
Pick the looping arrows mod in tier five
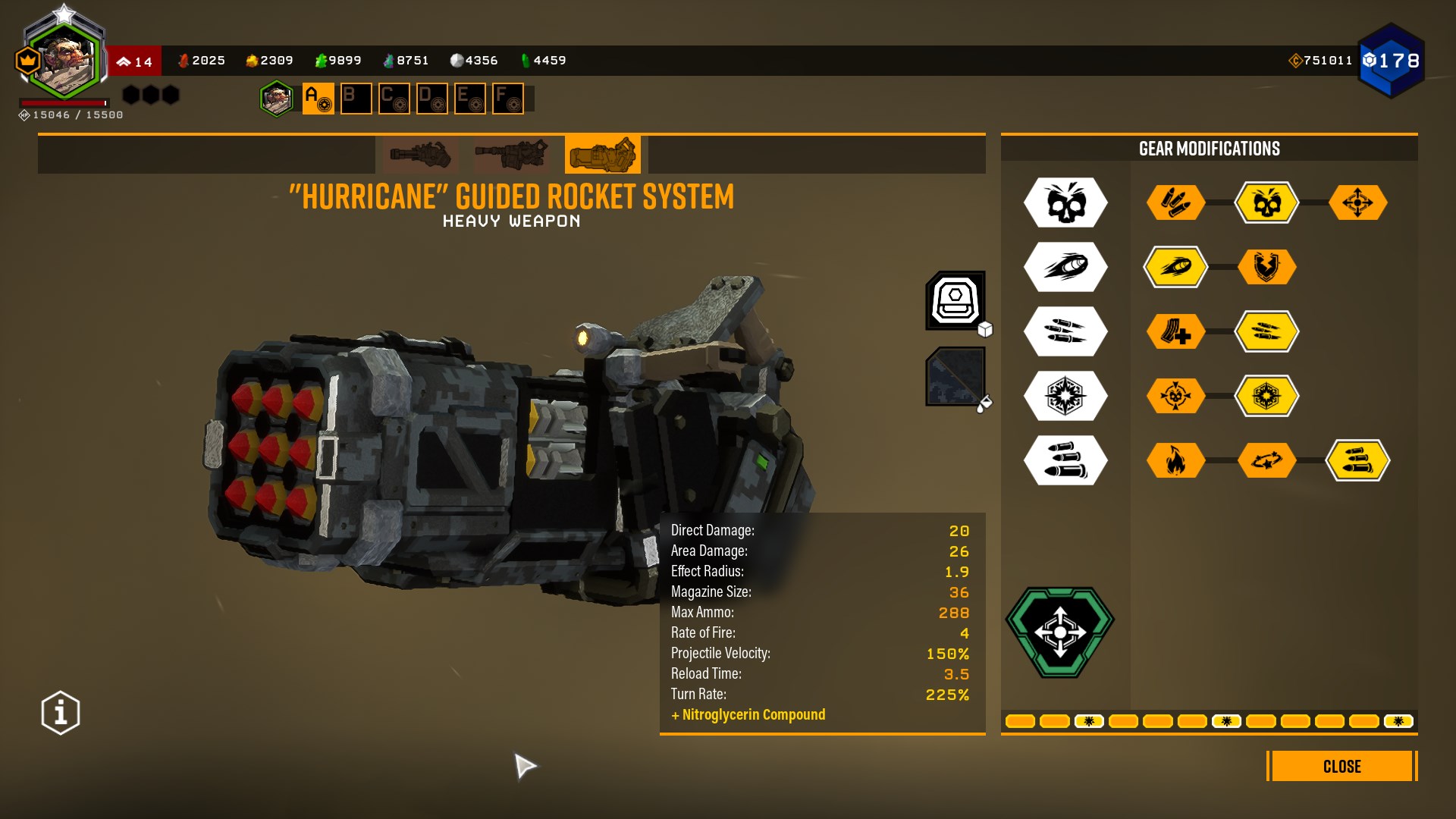coord(1266,460)
